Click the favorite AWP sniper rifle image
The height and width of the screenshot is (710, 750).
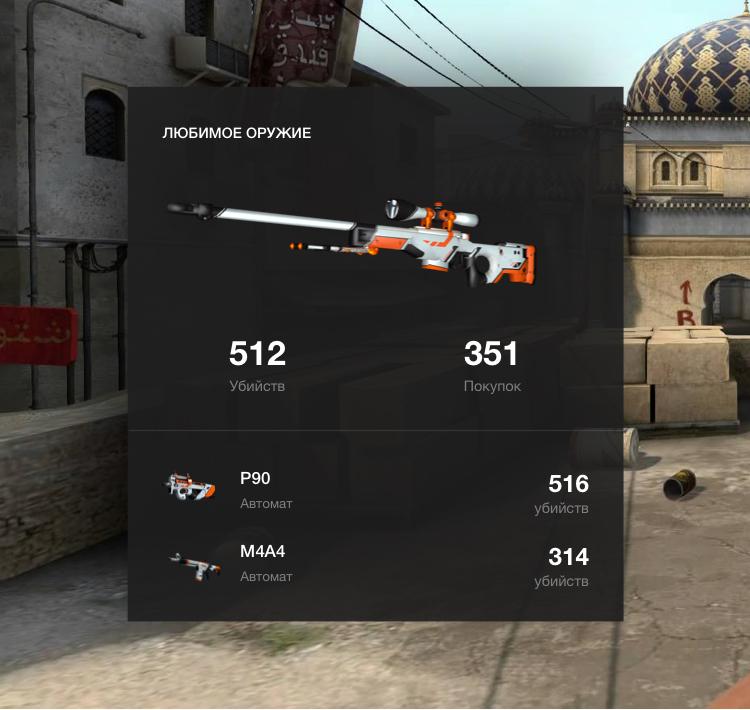(x=353, y=239)
